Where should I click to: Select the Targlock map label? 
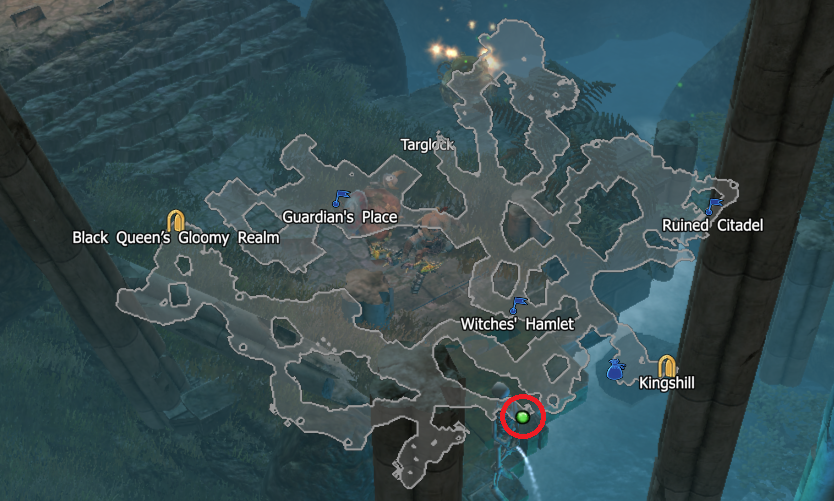tap(427, 144)
